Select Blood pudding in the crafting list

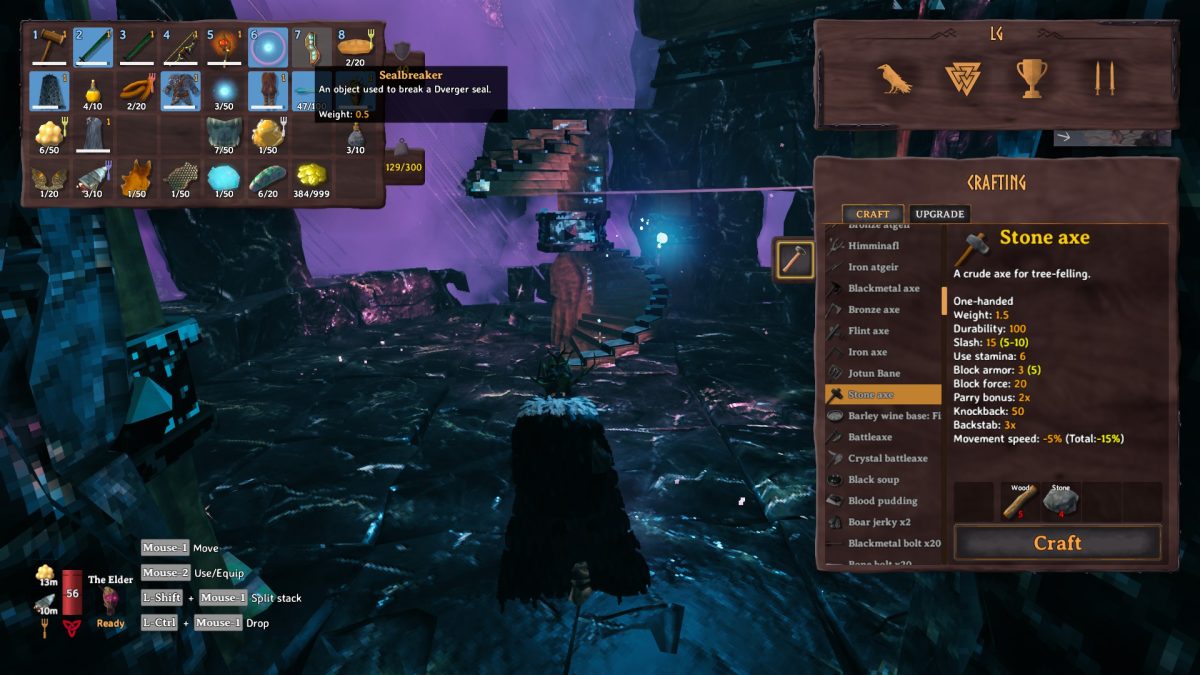pyautogui.click(x=882, y=501)
